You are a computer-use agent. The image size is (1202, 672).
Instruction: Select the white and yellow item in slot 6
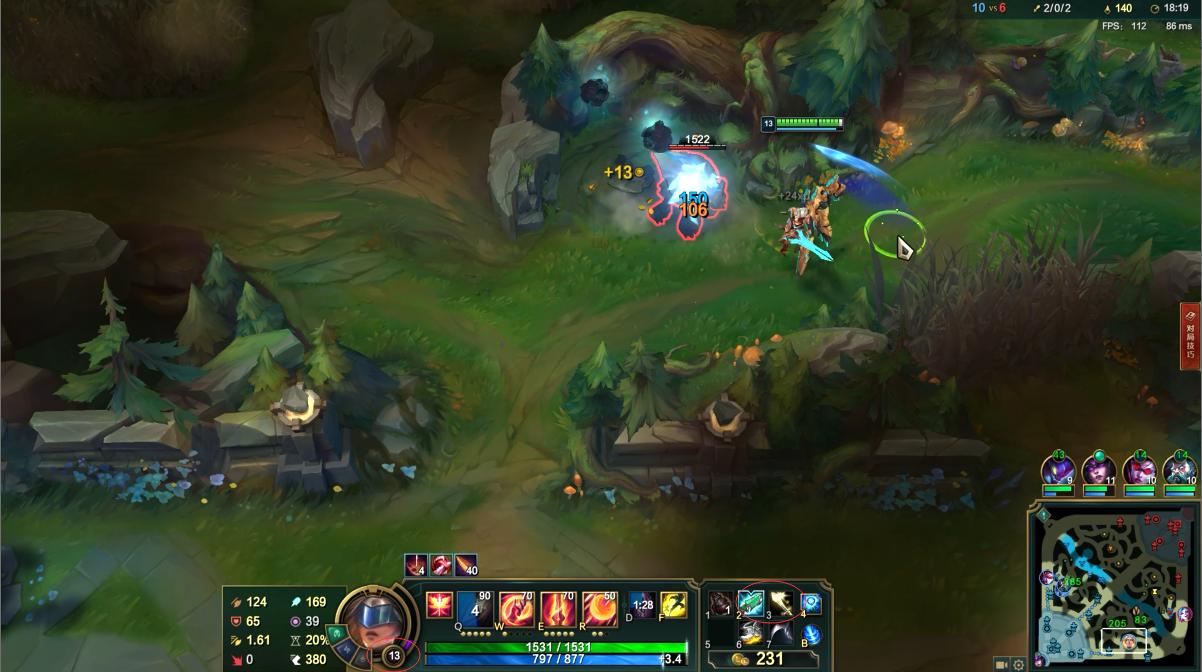tap(751, 634)
